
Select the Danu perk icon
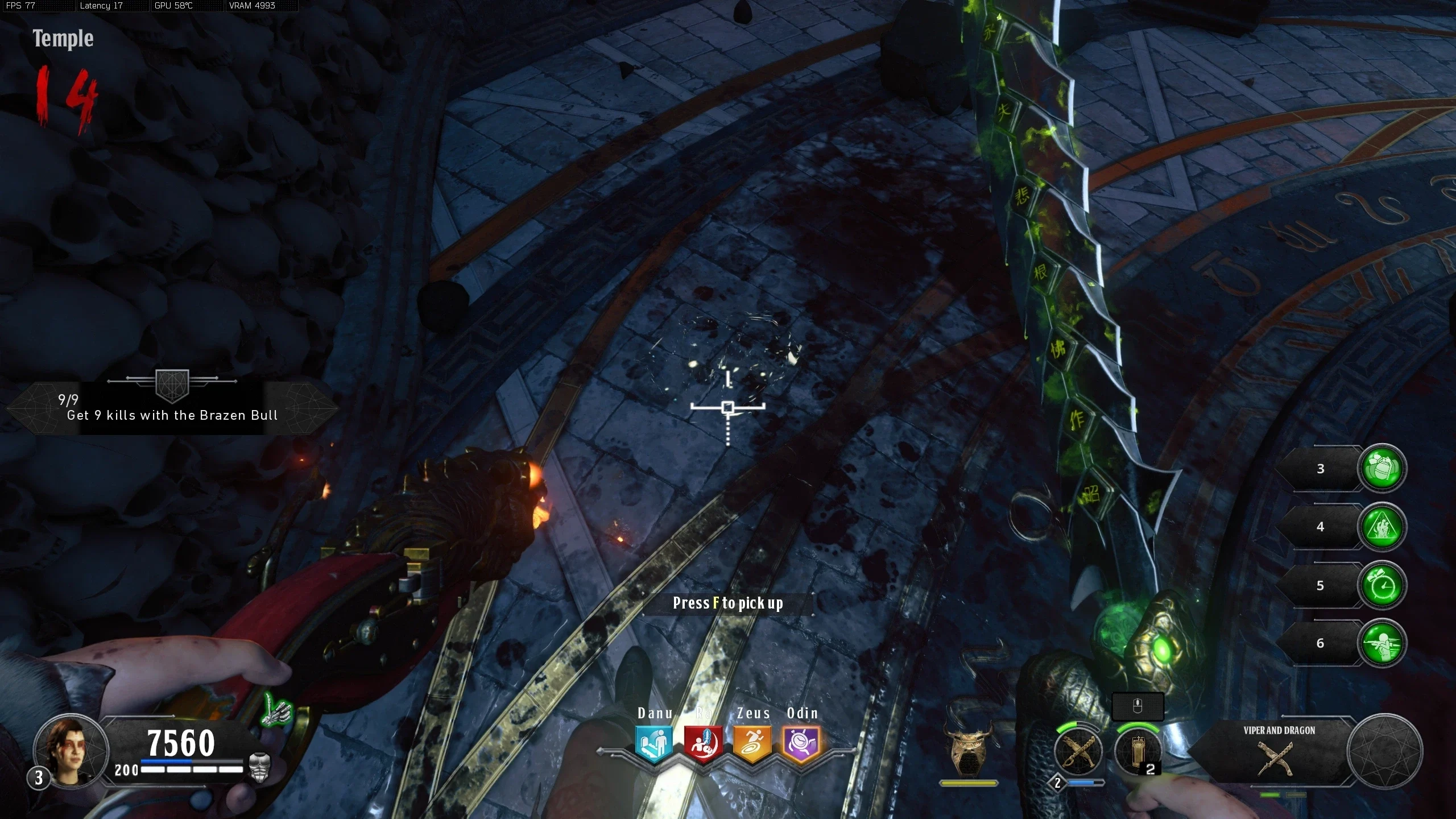(653, 743)
